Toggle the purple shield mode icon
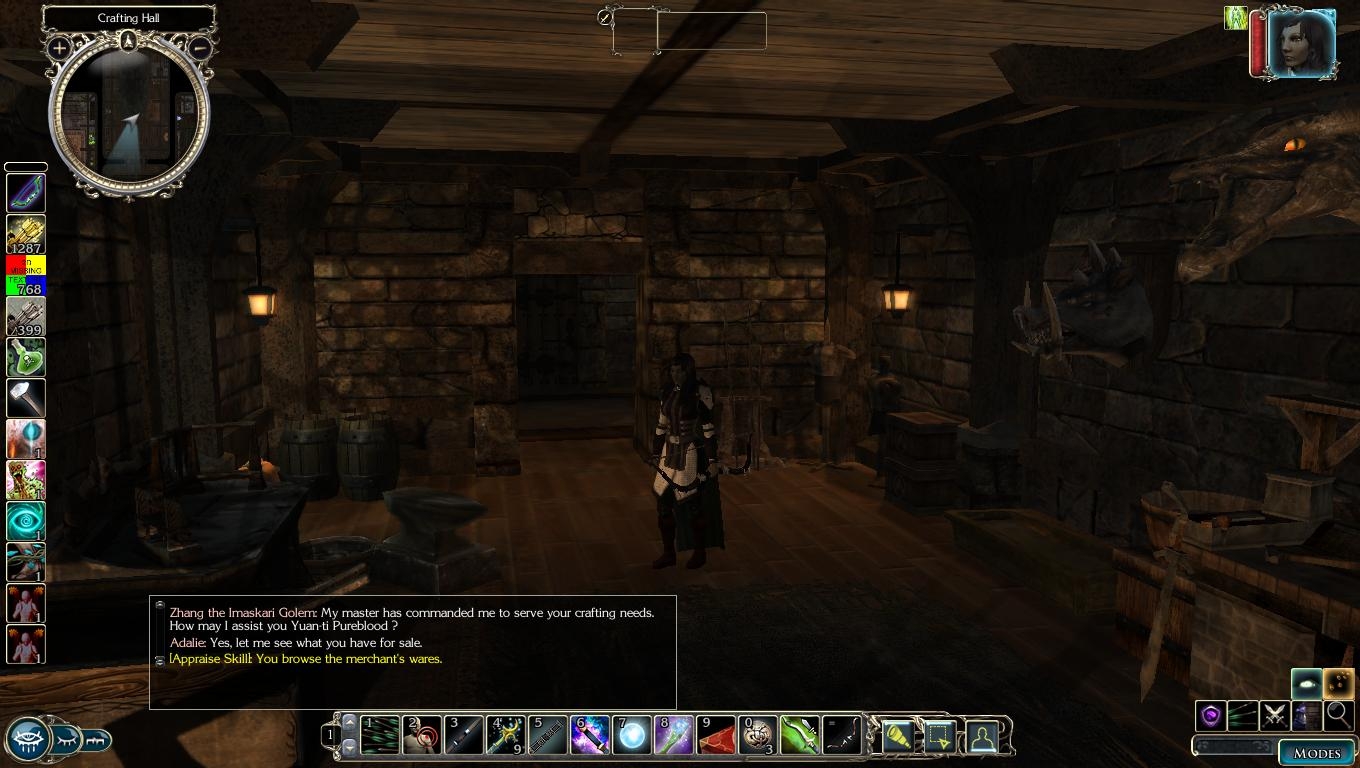Screen dimensions: 1360x768 click(x=1211, y=715)
